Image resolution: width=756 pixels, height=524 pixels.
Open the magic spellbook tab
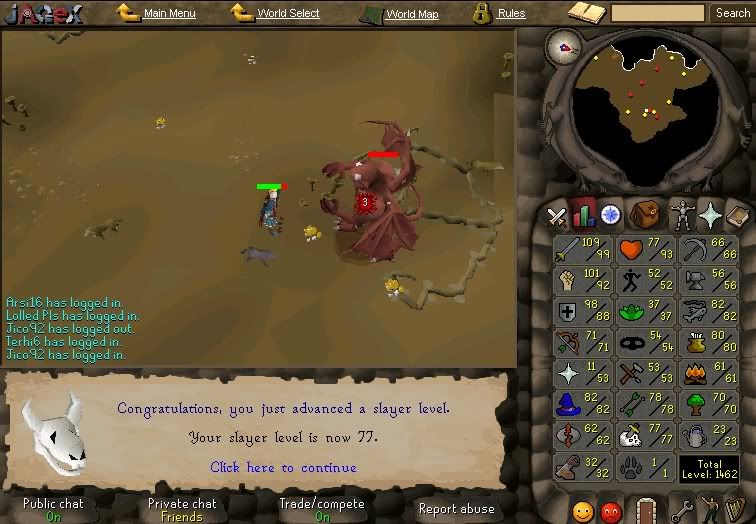[x=737, y=214]
